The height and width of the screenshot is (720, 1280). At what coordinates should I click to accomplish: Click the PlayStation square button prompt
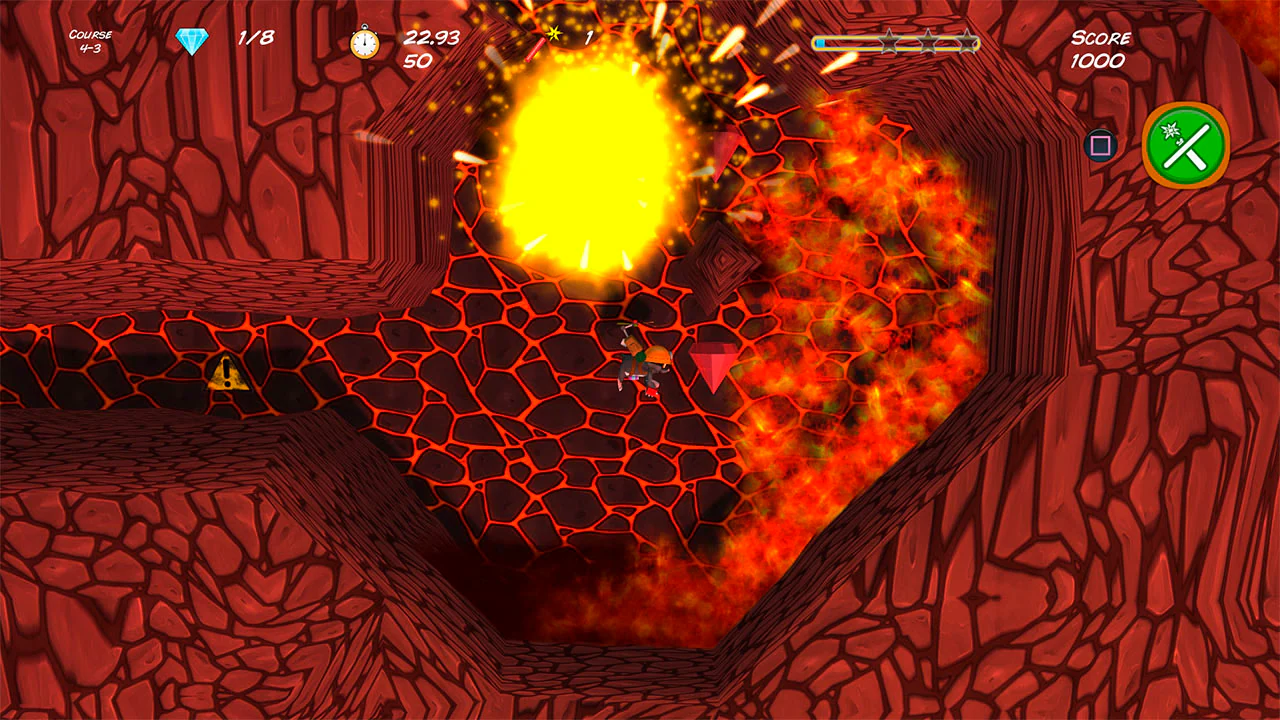1100,146
